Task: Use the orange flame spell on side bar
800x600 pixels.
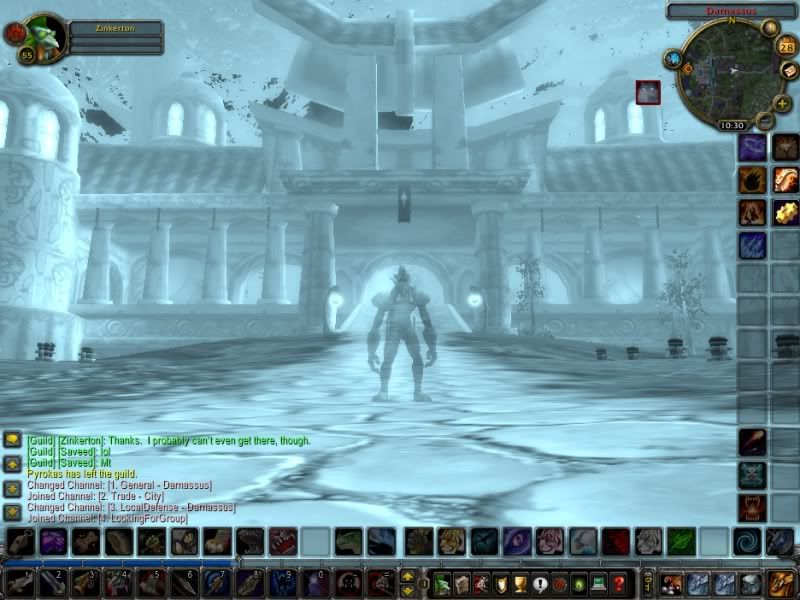Action: tap(752, 180)
